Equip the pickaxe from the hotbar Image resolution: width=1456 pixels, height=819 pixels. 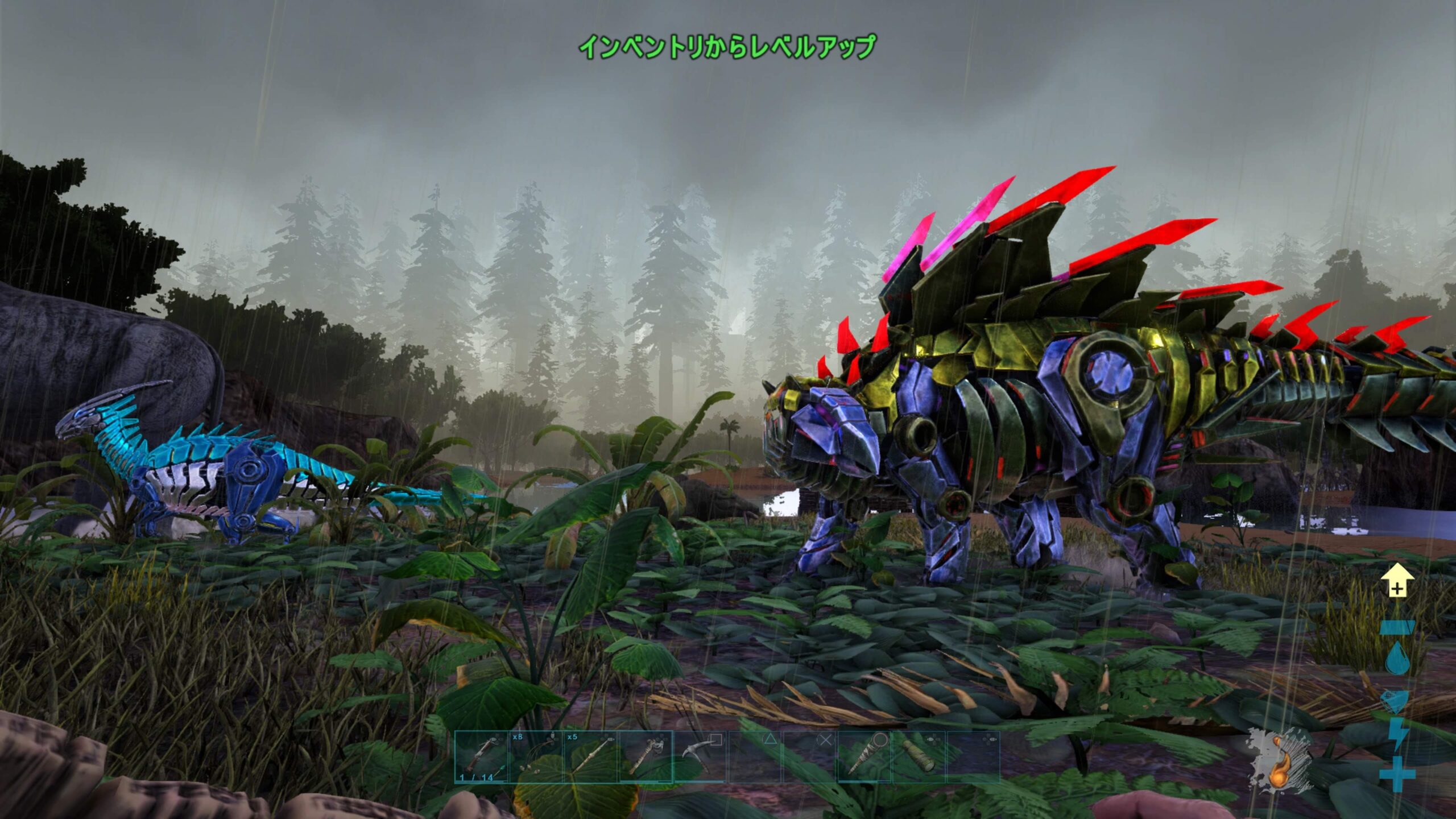tap(700, 757)
